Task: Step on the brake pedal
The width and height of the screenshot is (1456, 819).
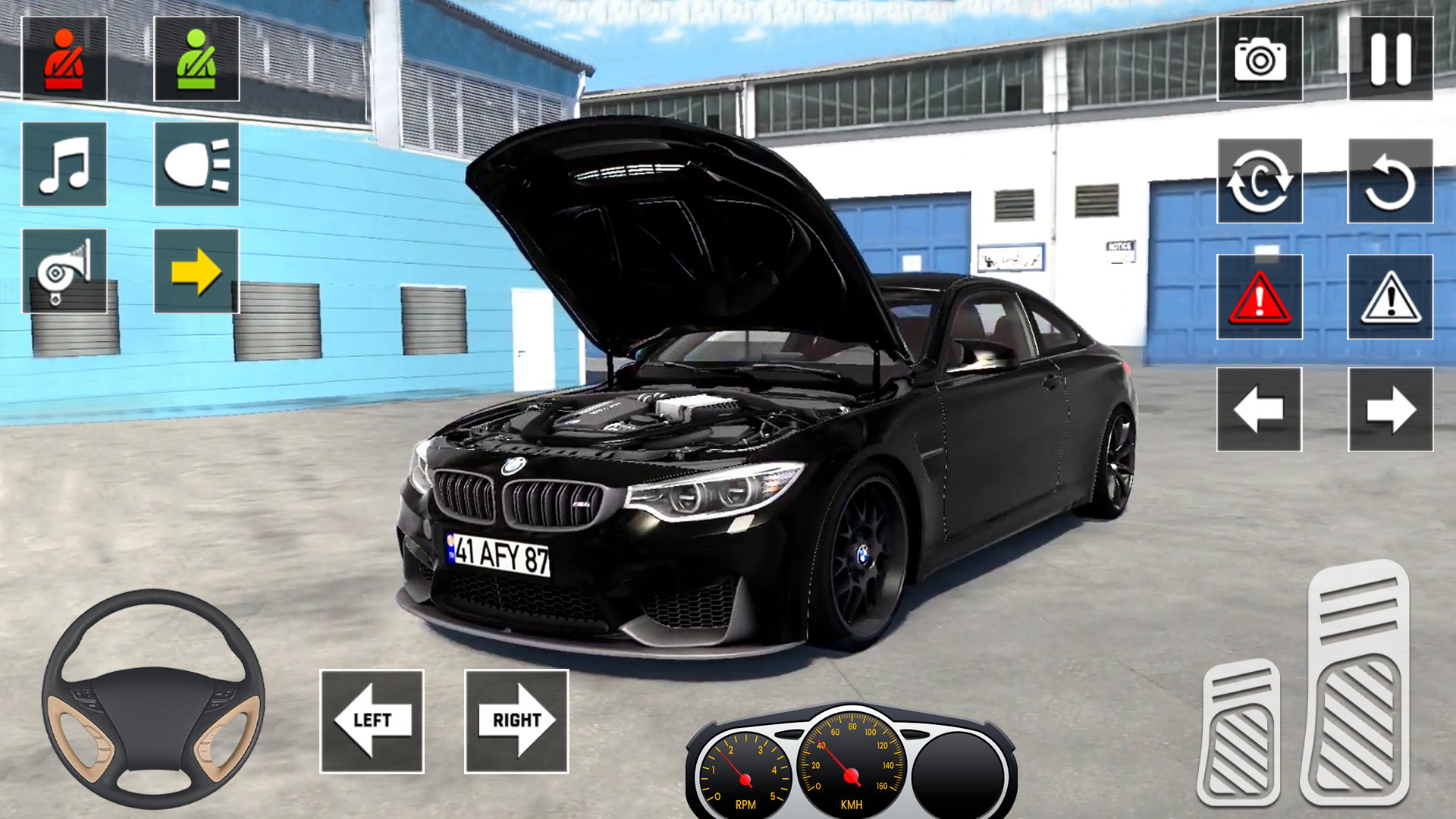Action: pos(1240,733)
